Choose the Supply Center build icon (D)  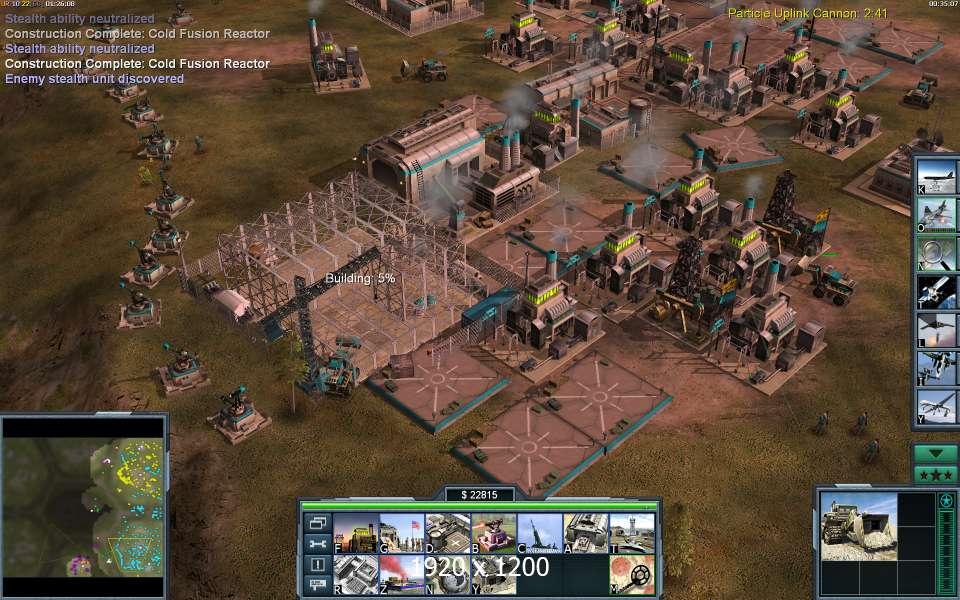[447, 533]
